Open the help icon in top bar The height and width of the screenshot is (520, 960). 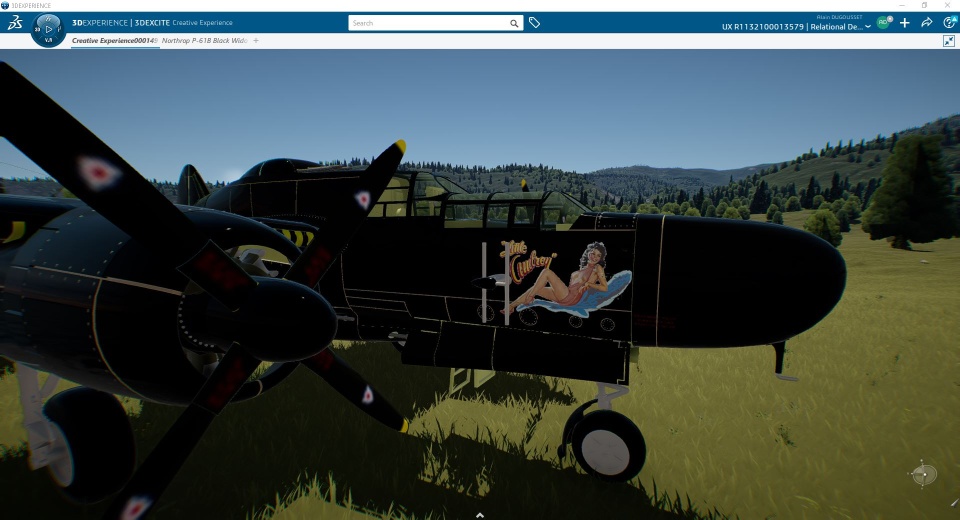point(949,23)
